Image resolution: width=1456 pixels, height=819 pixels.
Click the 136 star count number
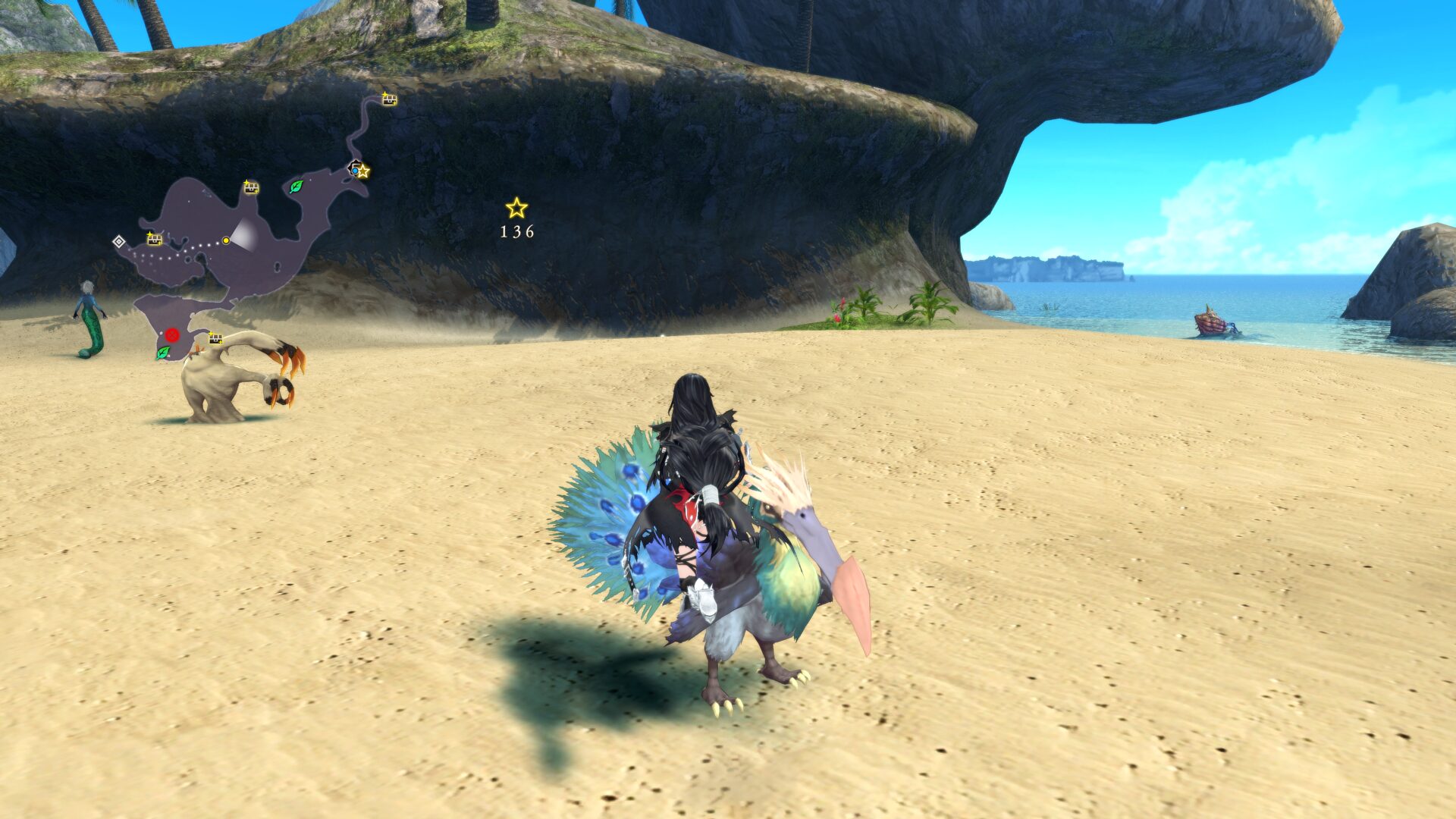tap(516, 234)
